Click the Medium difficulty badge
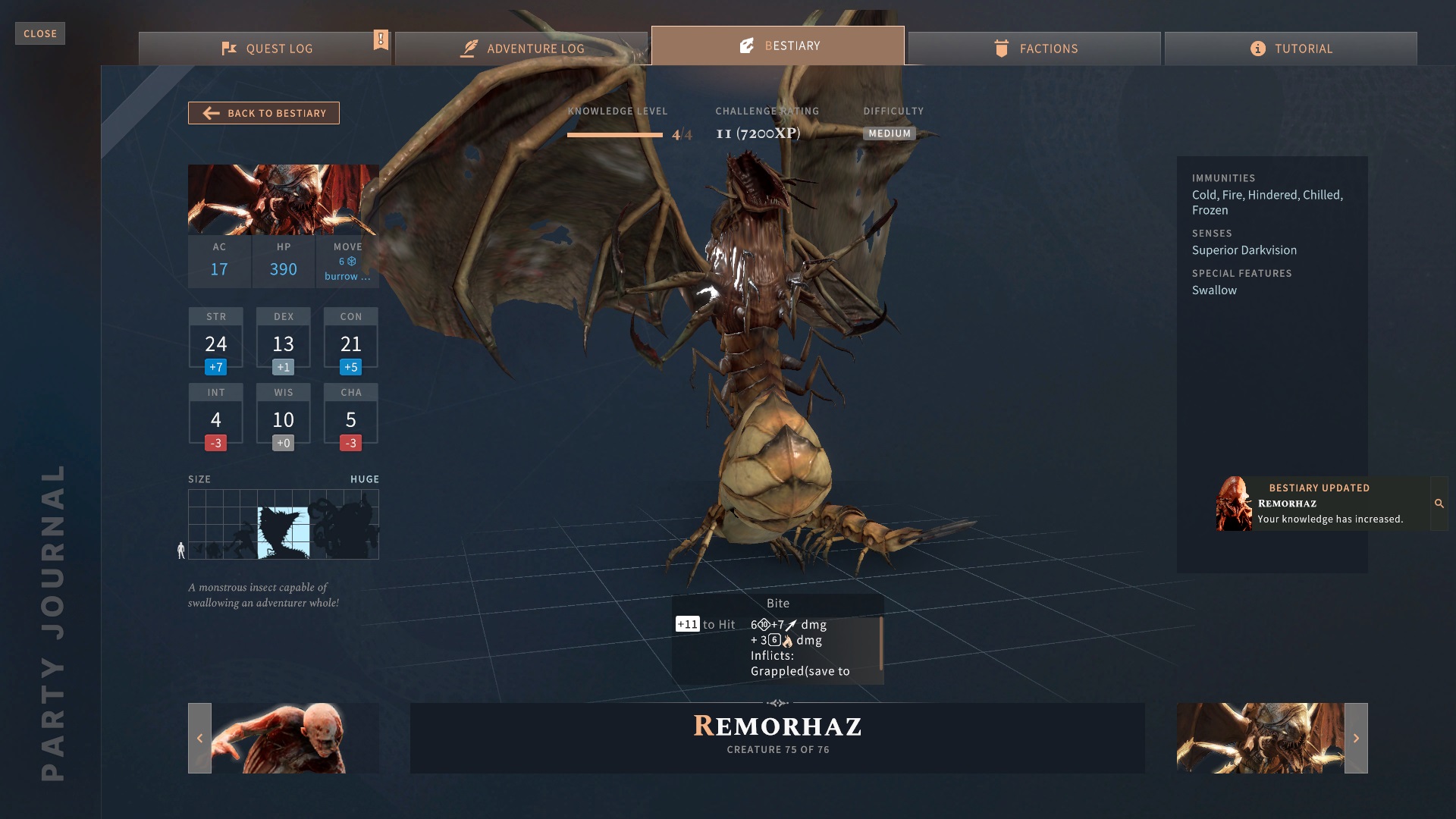This screenshot has height=819, width=1456. click(890, 133)
